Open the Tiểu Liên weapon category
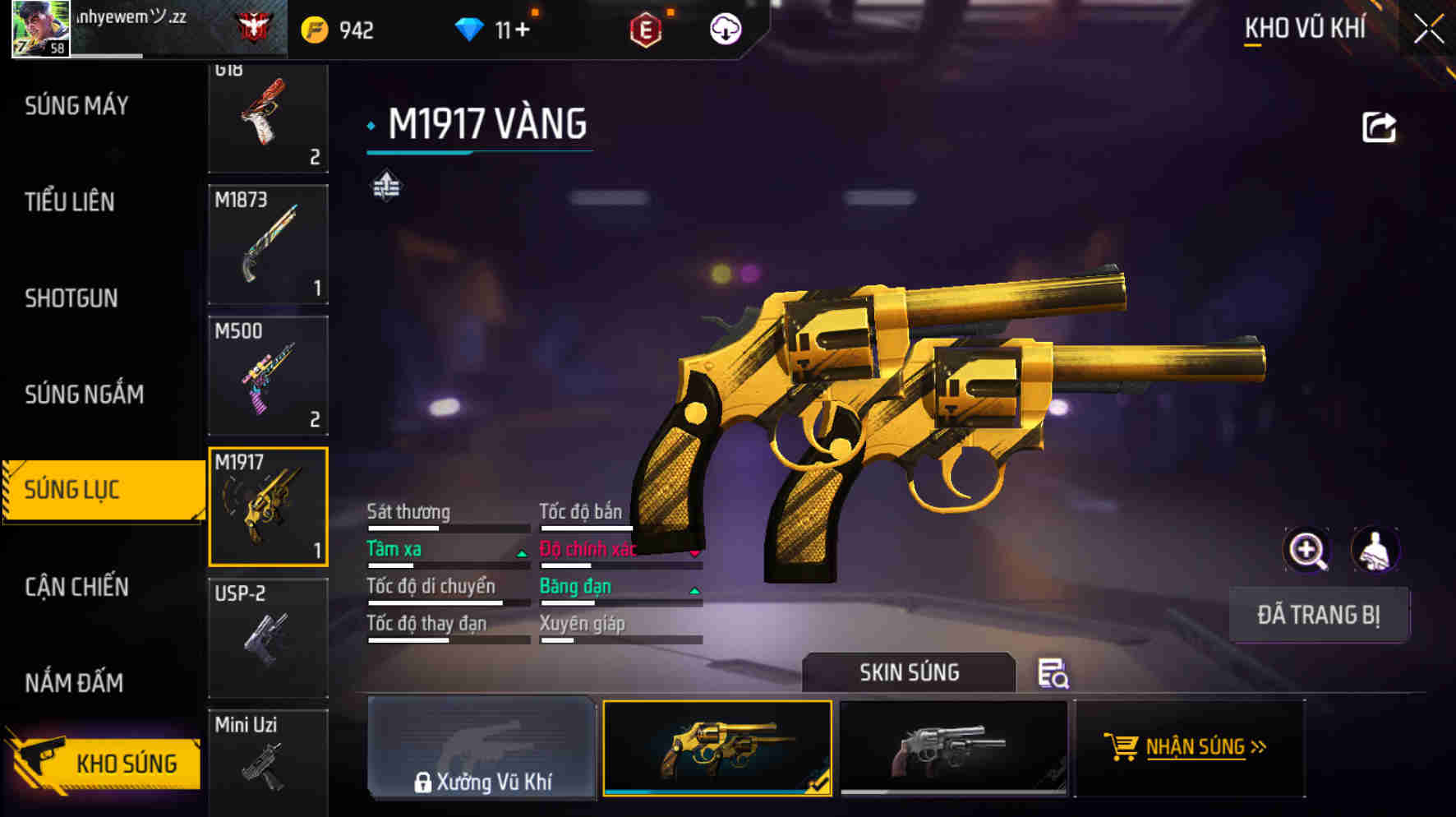Screen dimensions: 1456x817 tap(70, 202)
